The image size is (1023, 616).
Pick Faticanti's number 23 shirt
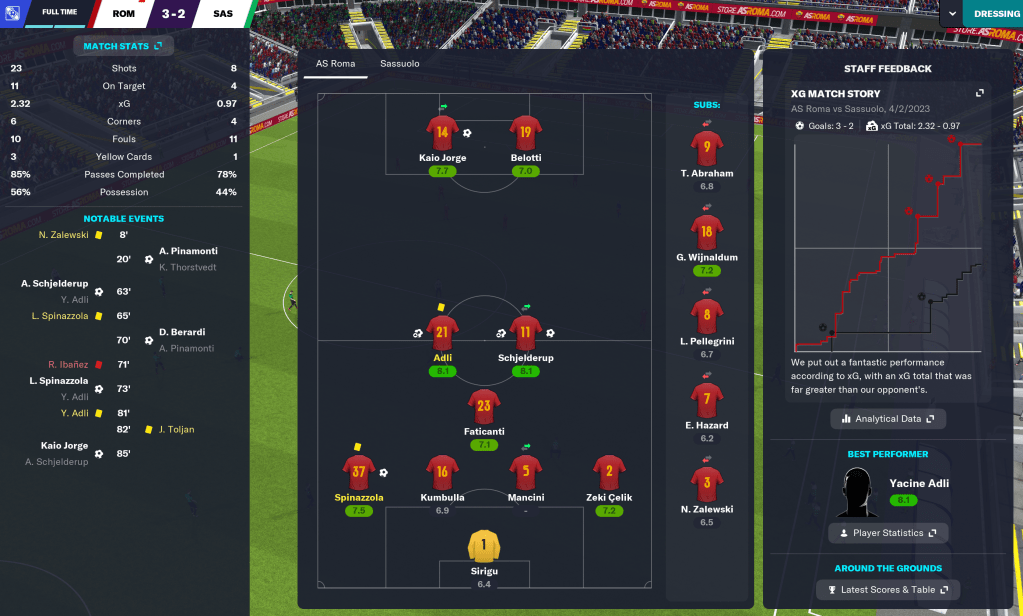(x=484, y=407)
